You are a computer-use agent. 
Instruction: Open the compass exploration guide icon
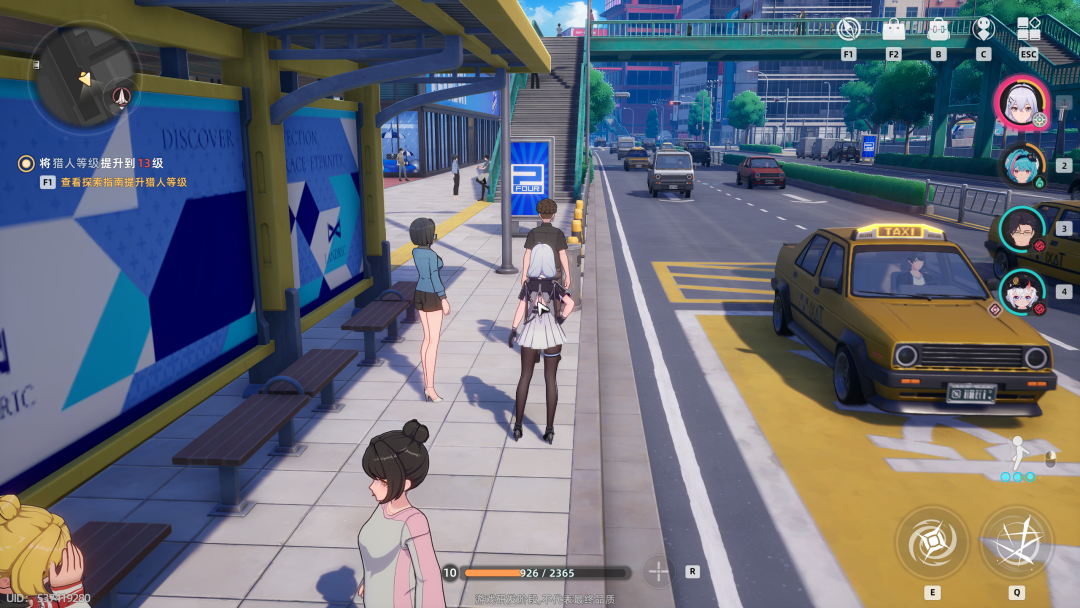(848, 29)
